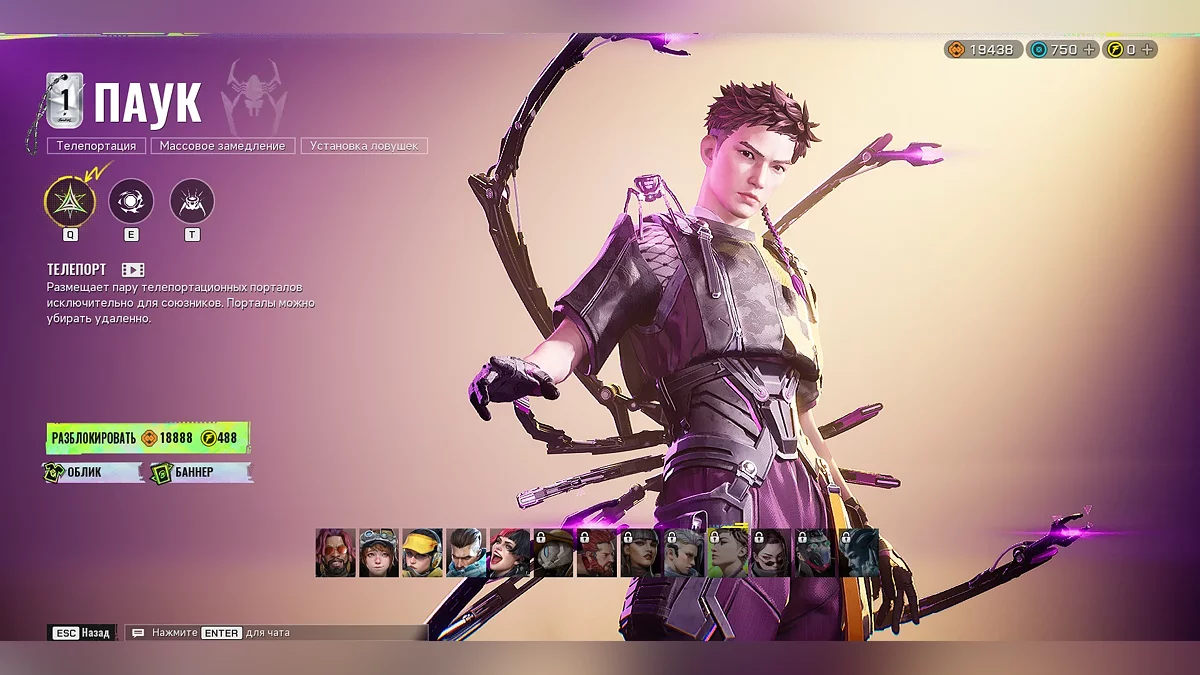Choose the hero wearing goggles on head

(379, 553)
